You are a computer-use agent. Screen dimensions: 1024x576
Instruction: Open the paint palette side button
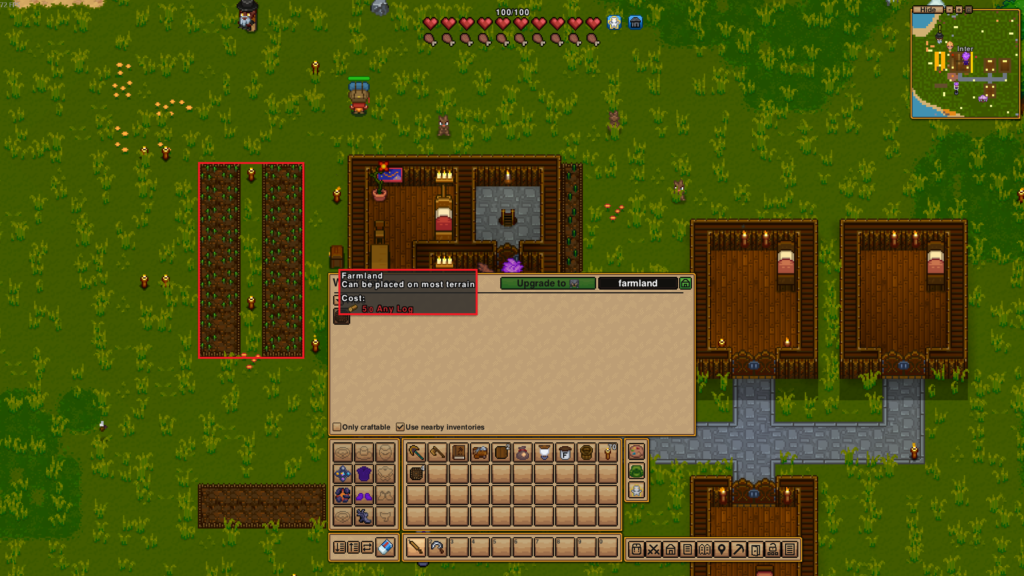[636, 451]
